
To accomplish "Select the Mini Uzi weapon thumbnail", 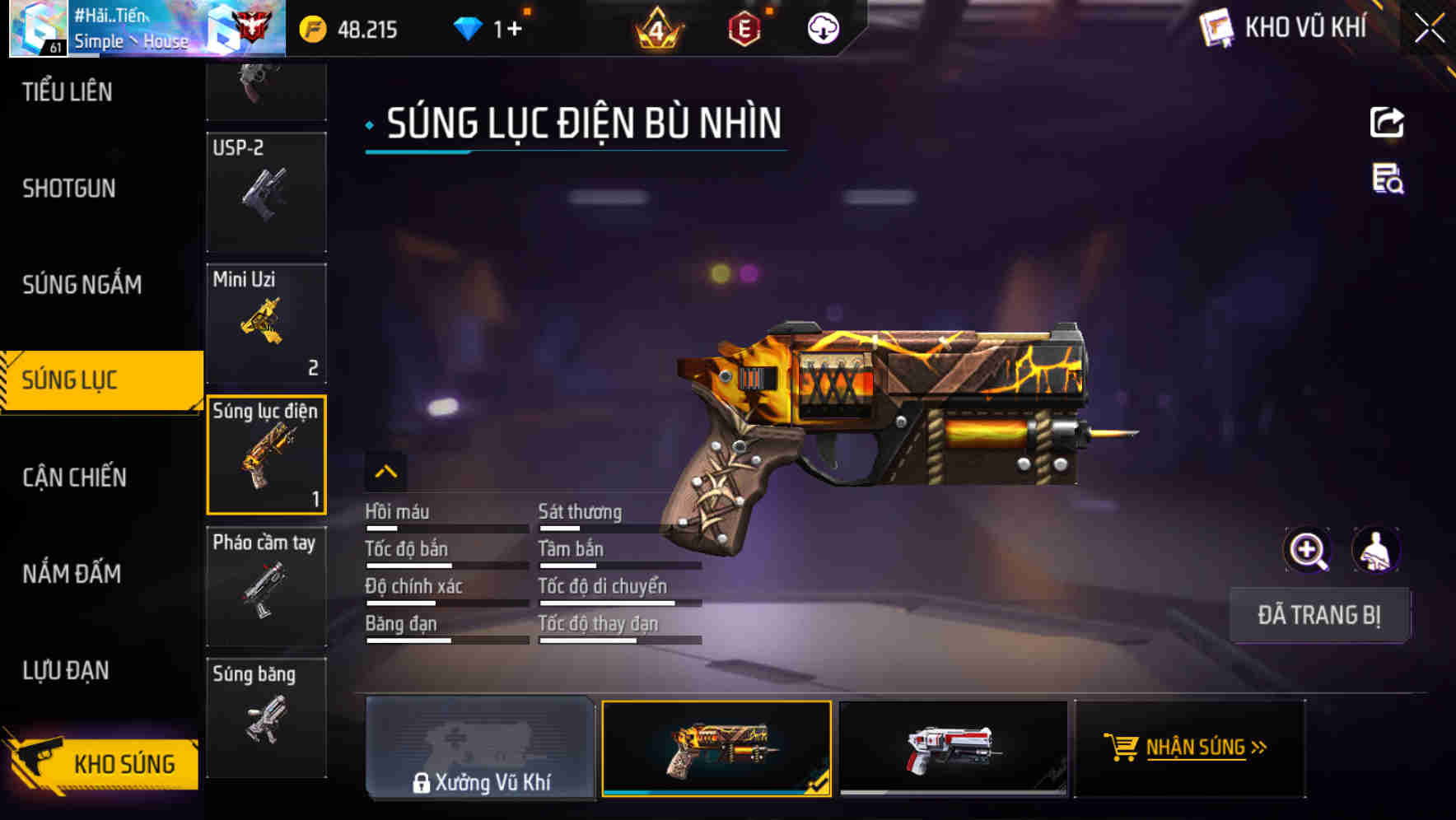I will click(265, 323).
